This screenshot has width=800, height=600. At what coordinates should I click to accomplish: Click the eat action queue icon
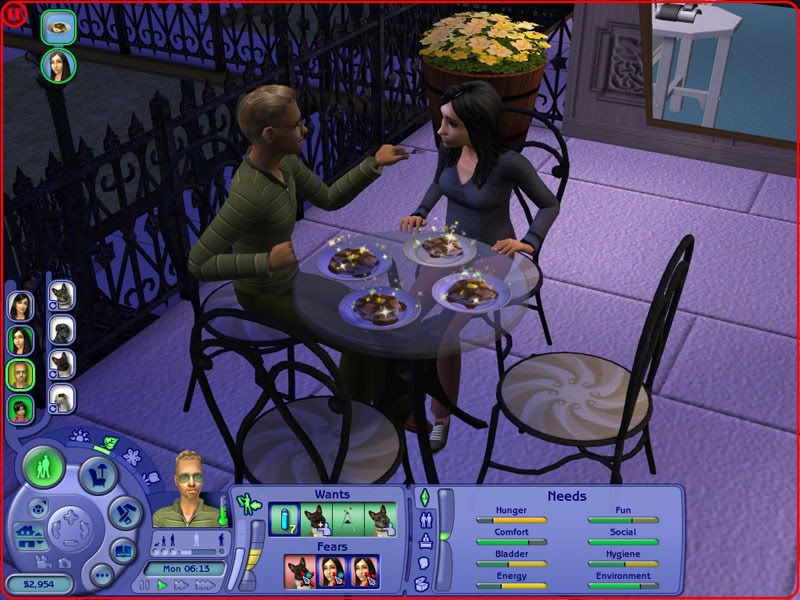pos(58,26)
